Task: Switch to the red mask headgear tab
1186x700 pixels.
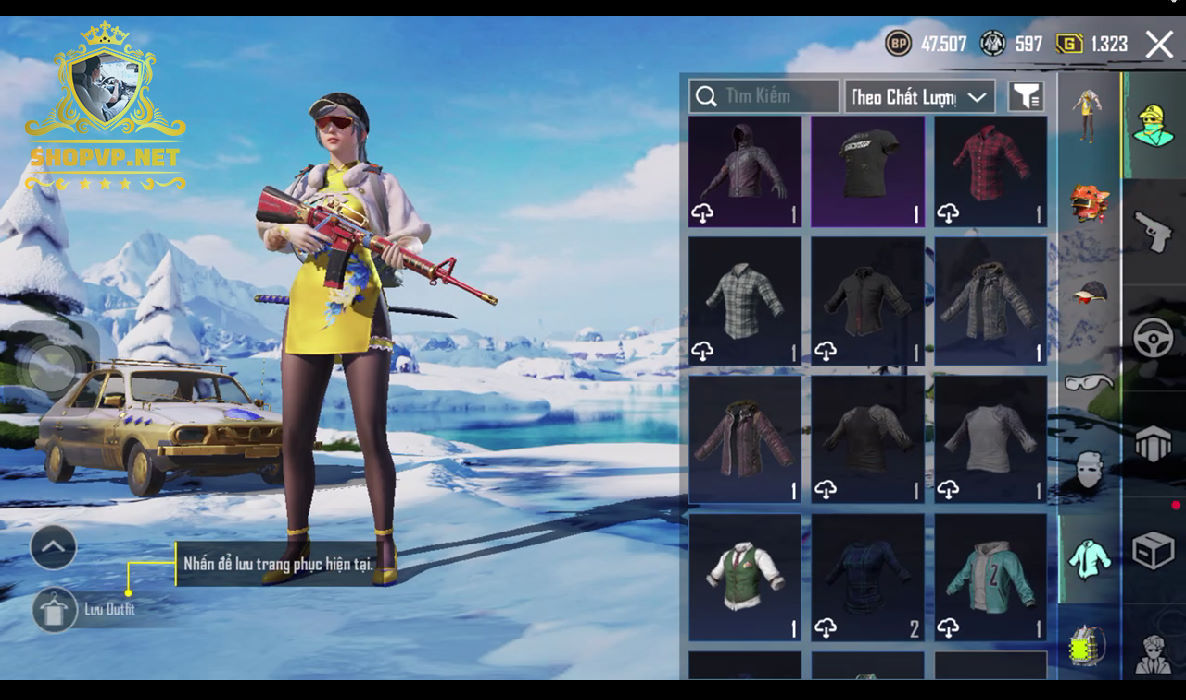Action: [x=1088, y=203]
